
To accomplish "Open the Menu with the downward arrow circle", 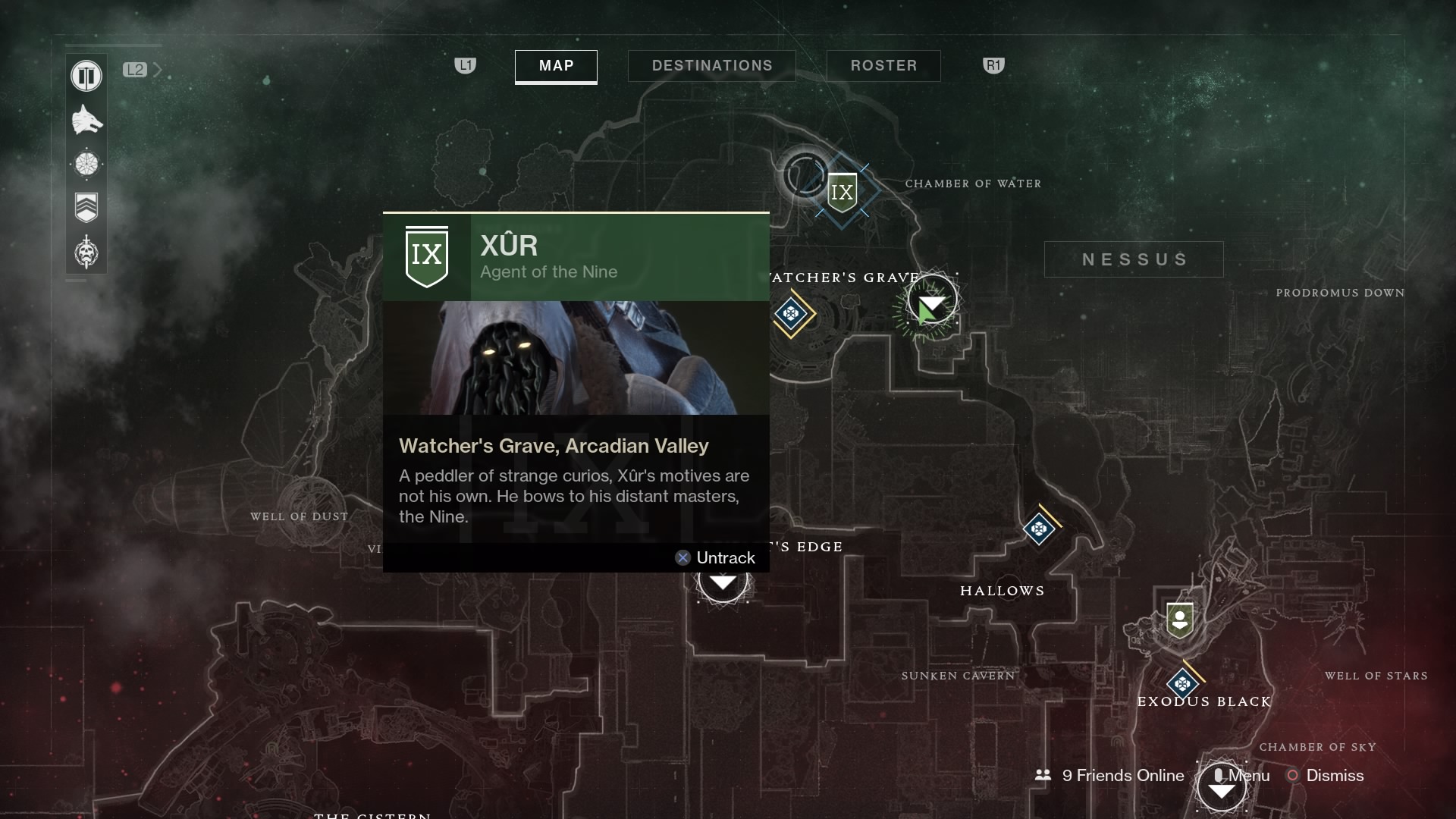I will [1222, 787].
